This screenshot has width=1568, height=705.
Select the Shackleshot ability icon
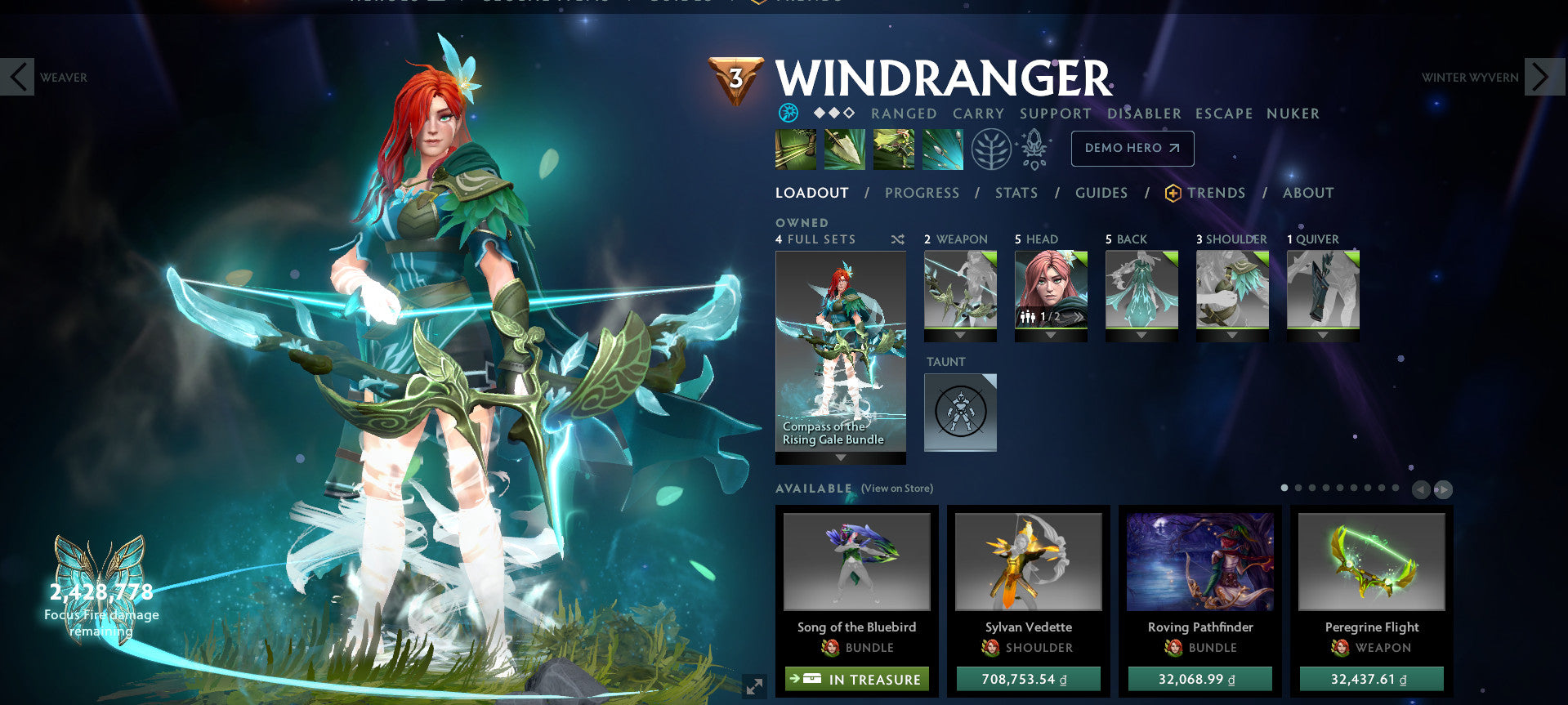[x=796, y=149]
